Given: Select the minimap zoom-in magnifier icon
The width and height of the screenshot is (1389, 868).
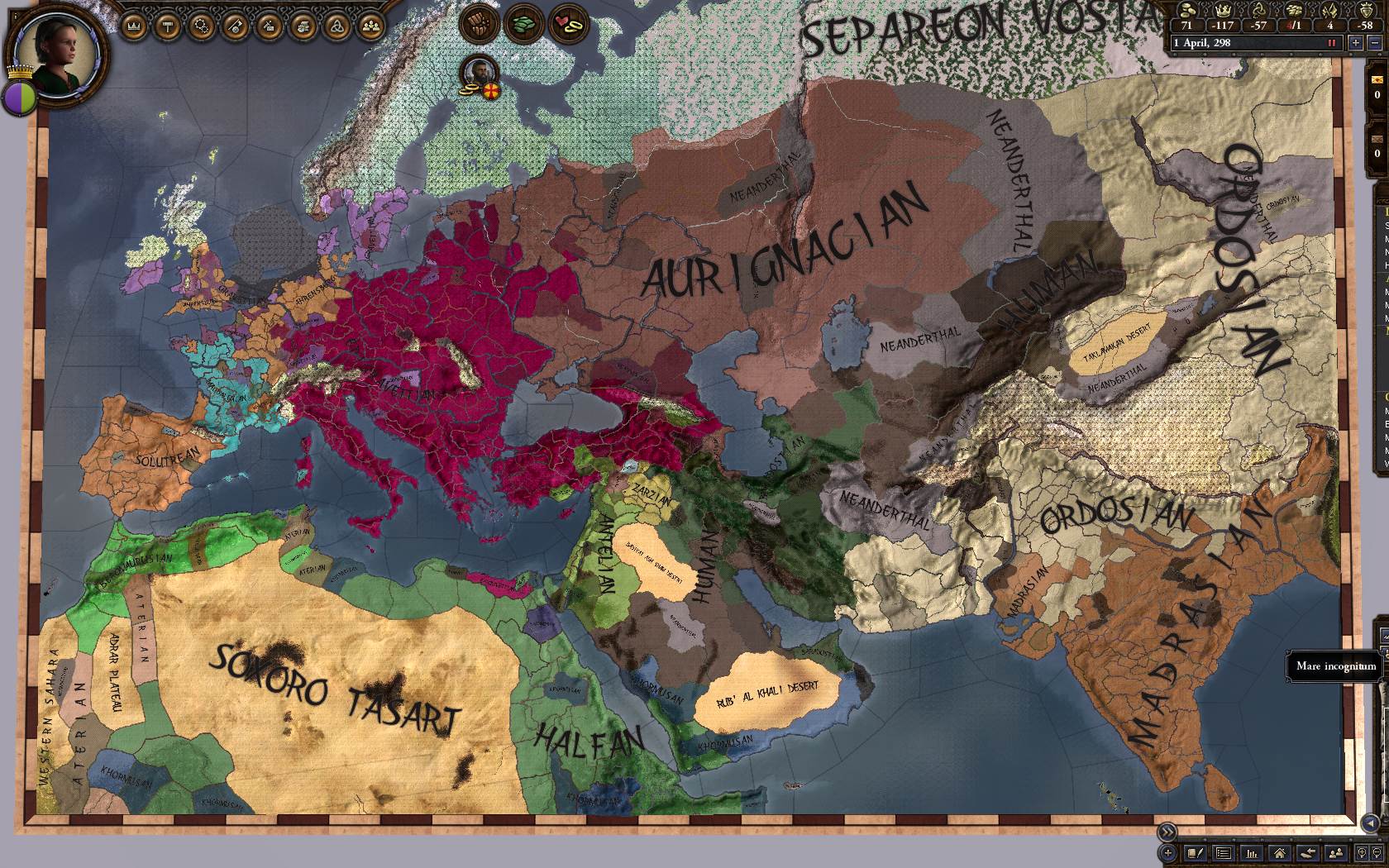Looking at the screenshot, I should click(1362, 853).
